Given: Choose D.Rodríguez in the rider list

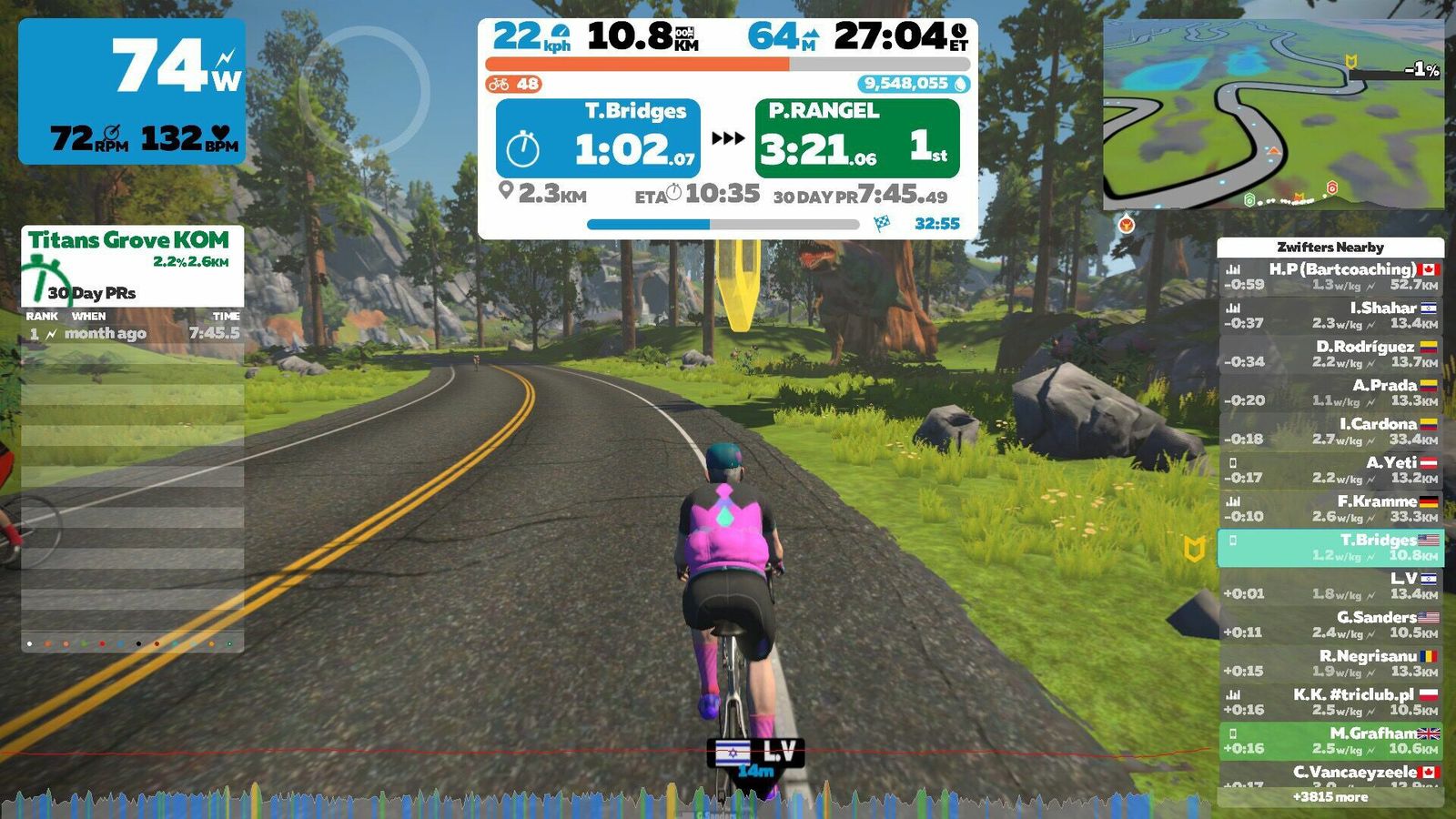Looking at the screenshot, I should tap(1330, 354).
